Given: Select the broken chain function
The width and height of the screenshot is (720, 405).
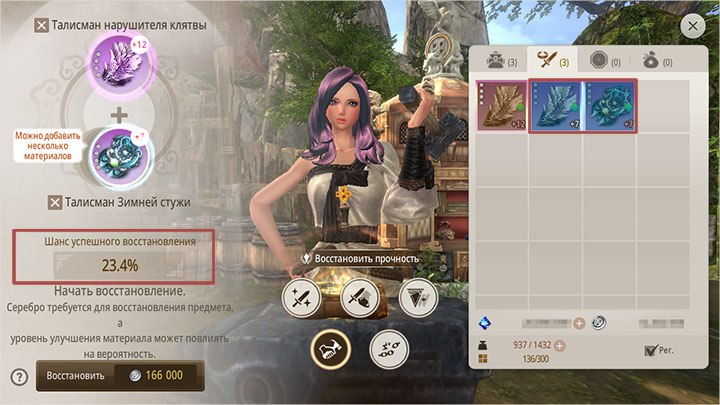Looking at the screenshot, I should [389, 347].
